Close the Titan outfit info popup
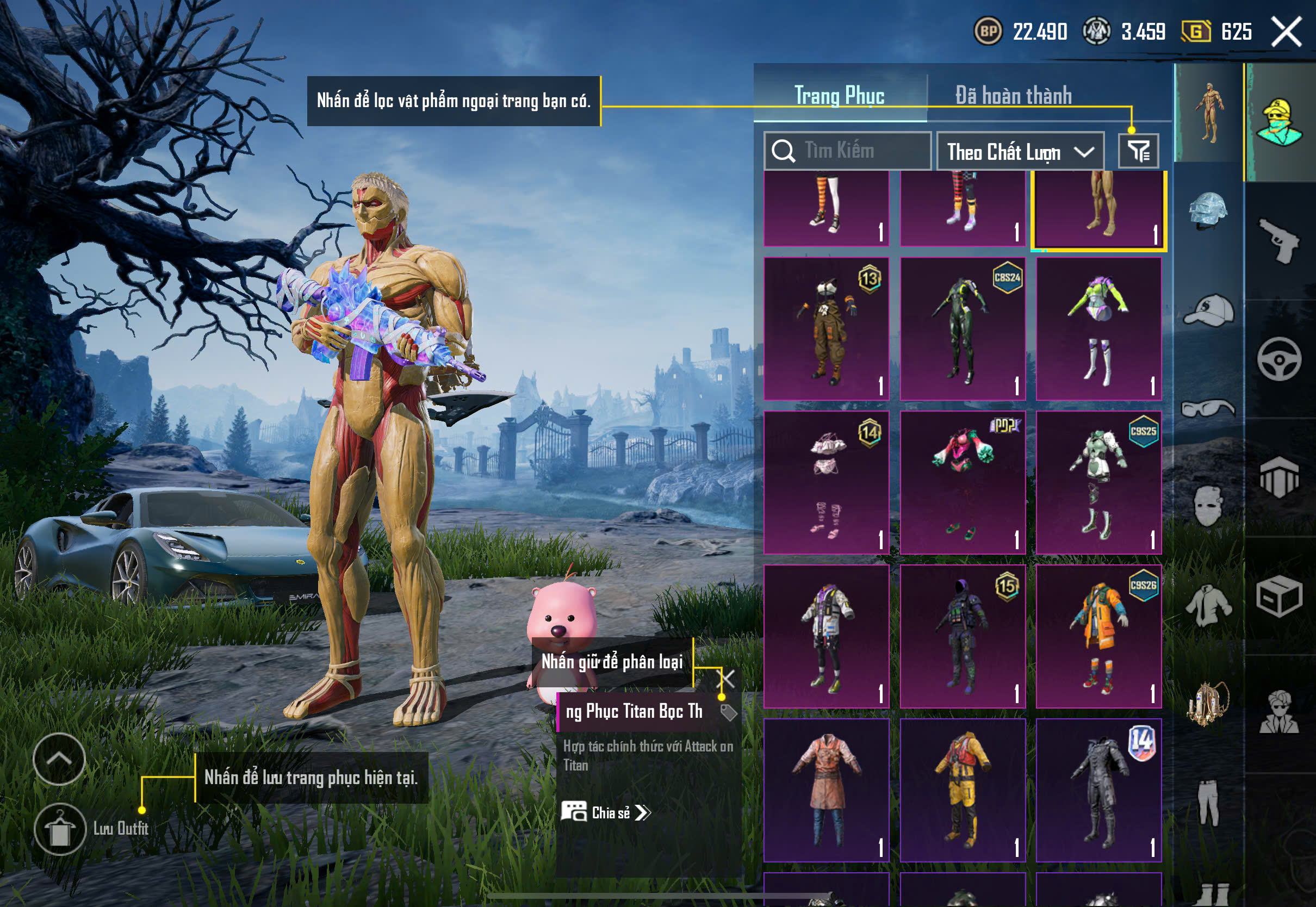Screen dimensions: 1316x907 coord(727,678)
